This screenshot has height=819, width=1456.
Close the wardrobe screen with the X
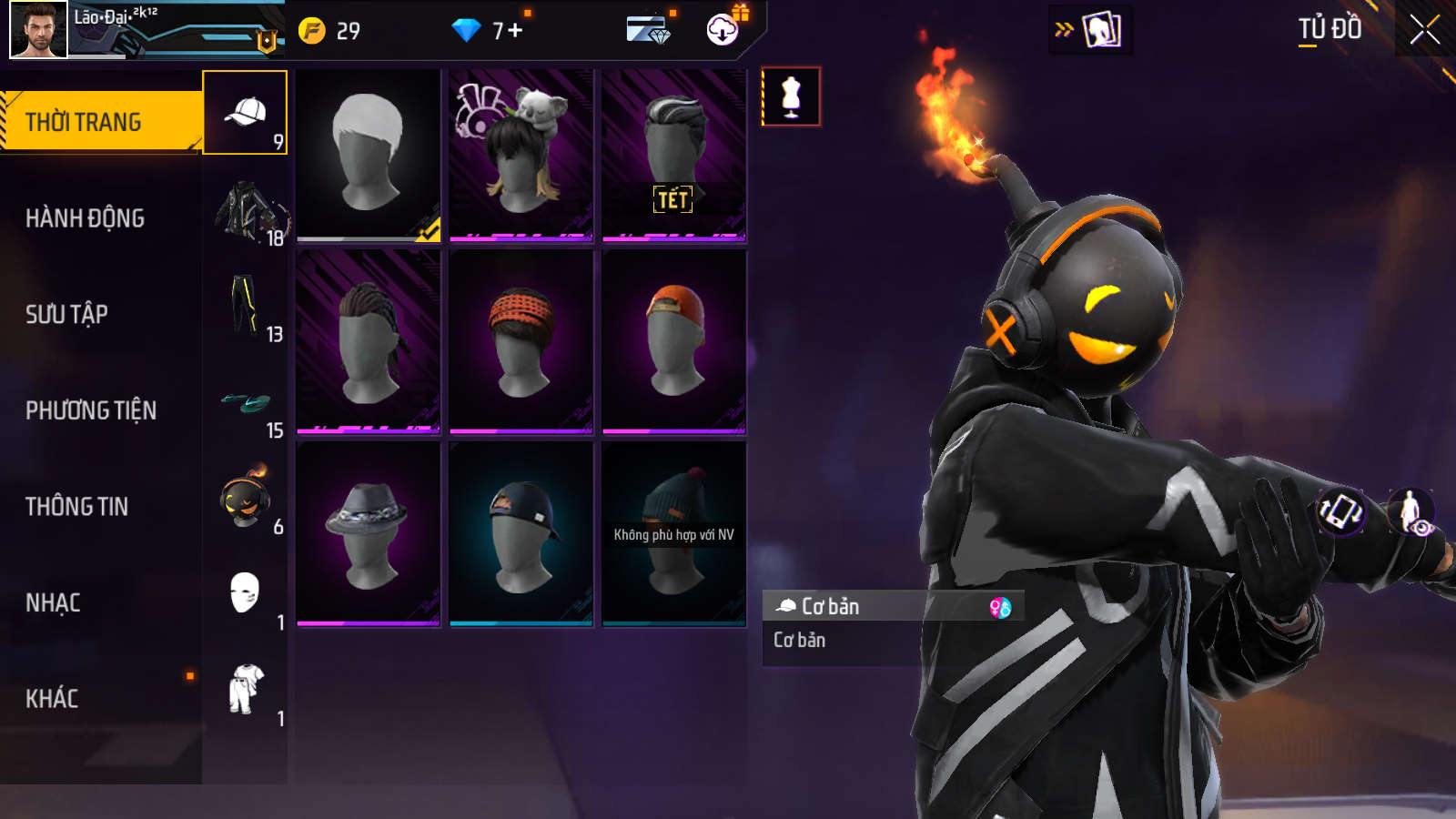[1424, 29]
